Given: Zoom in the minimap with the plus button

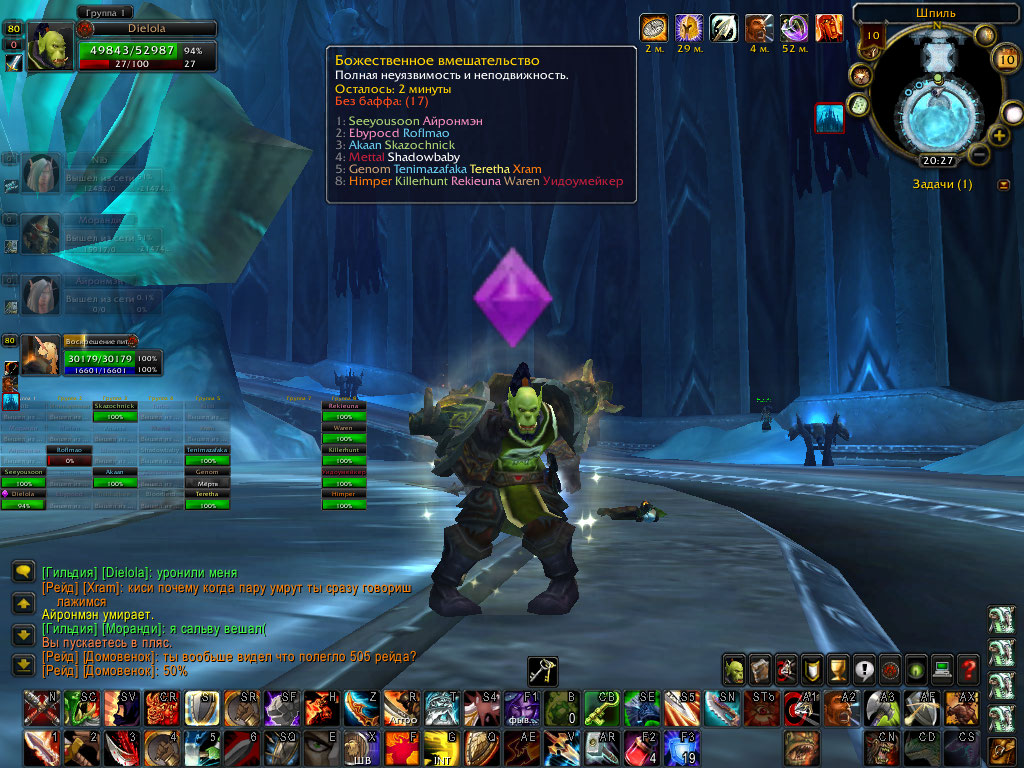Looking at the screenshot, I should click(998, 136).
